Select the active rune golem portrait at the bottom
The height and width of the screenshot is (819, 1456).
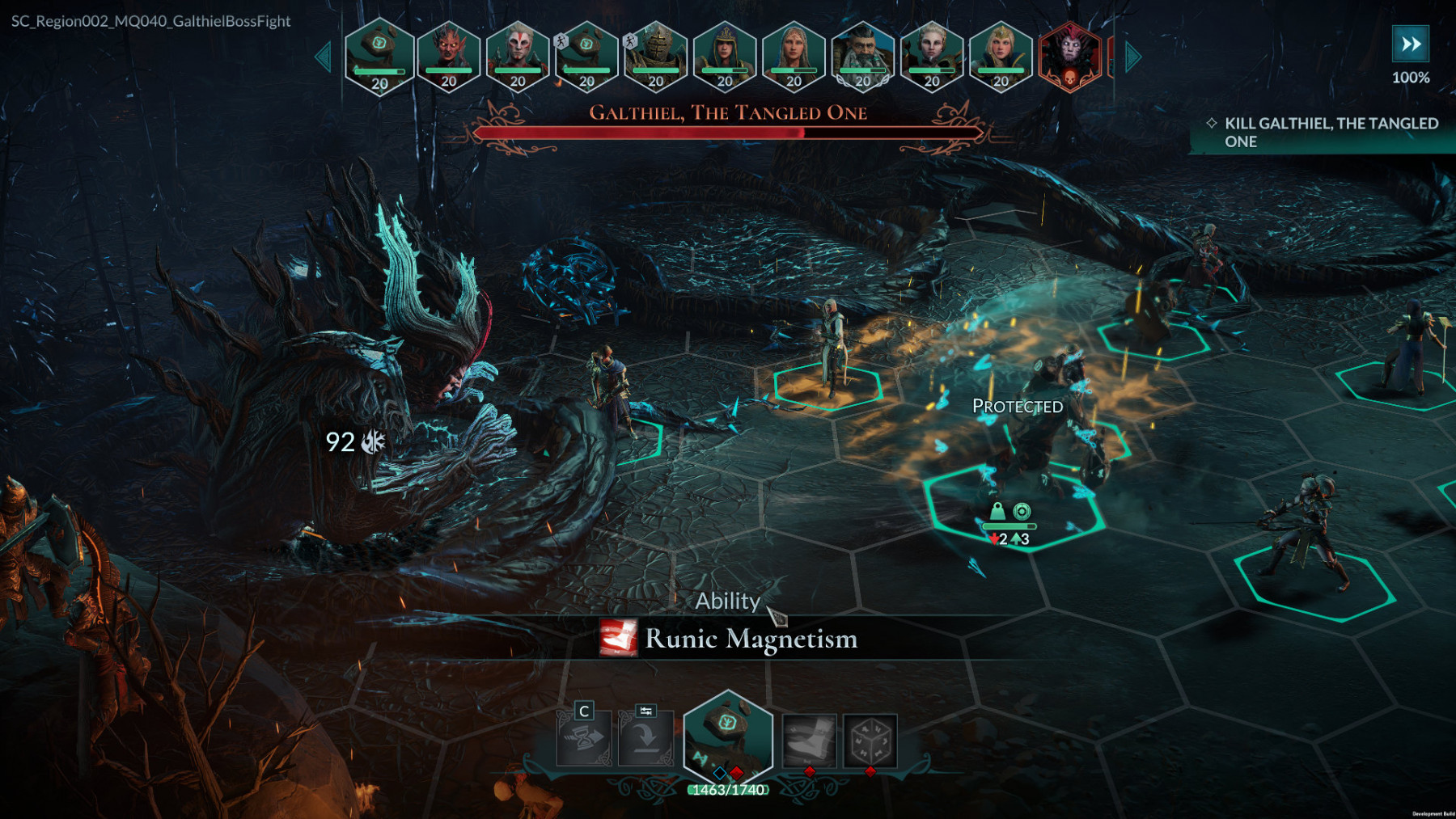[728, 736]
